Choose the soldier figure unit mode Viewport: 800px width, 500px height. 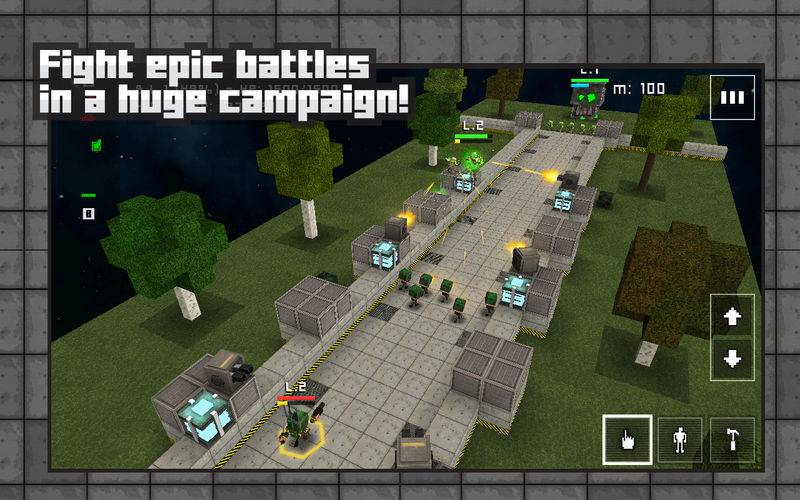click(x=681, y=439)
